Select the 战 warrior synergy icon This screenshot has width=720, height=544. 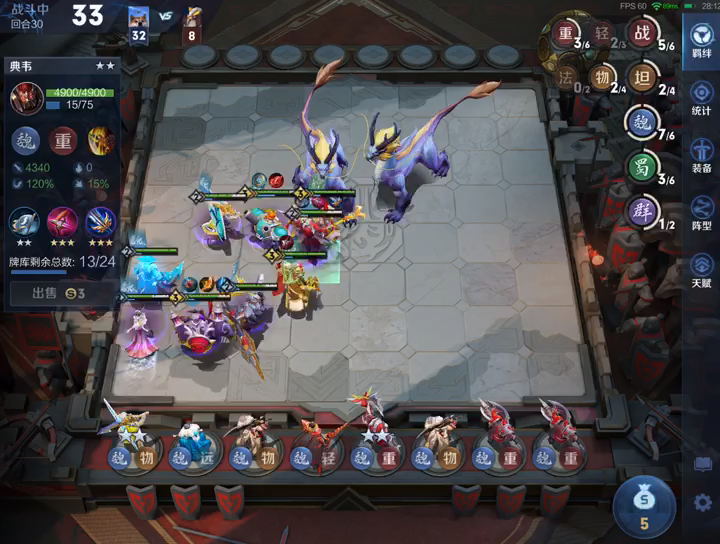[641, 34]
